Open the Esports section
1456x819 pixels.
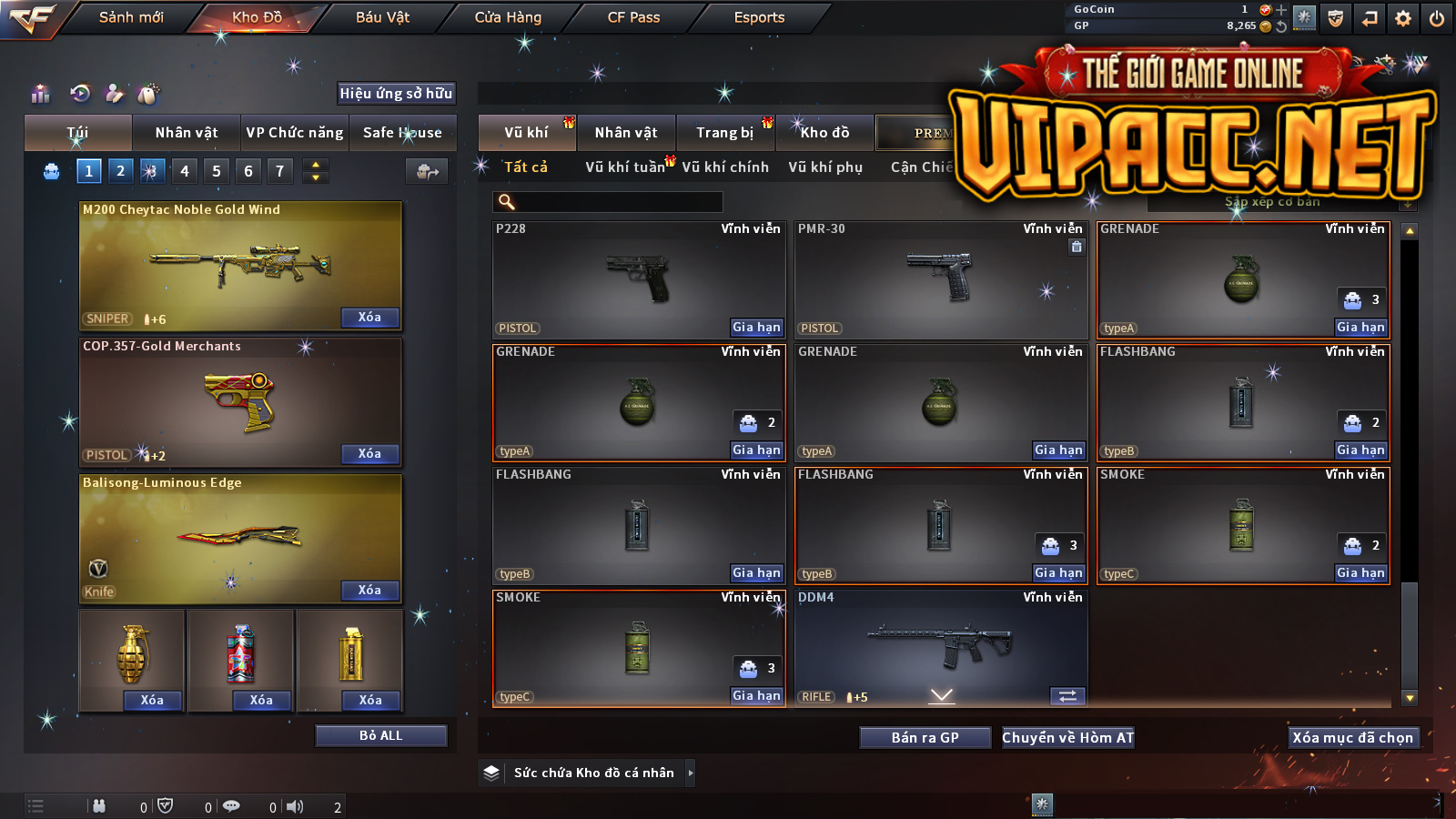click(759, 17)
